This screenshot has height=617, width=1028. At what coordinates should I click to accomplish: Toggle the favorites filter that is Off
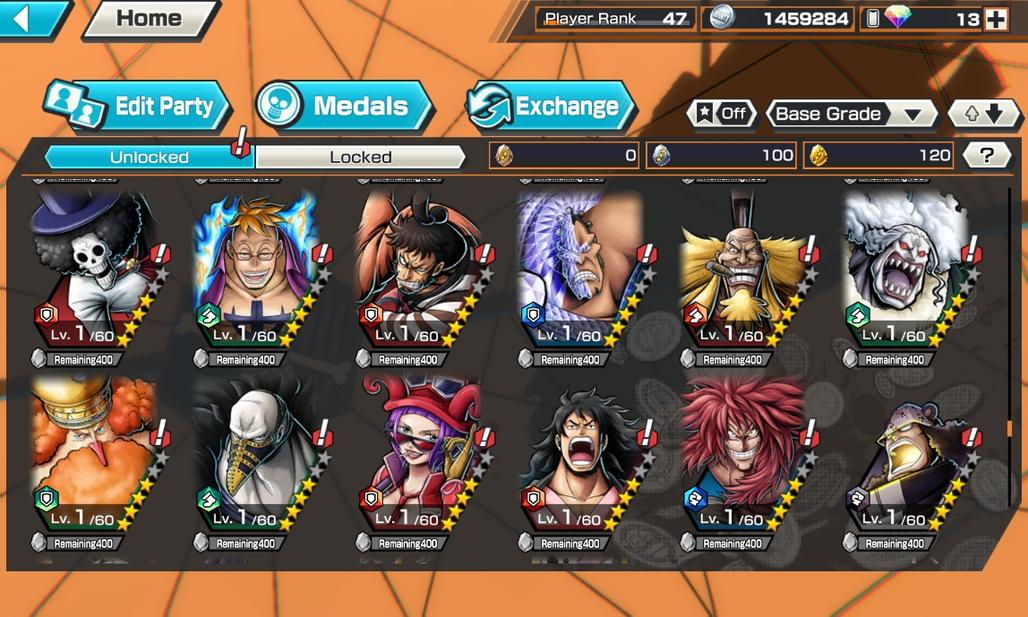(721, 113)
